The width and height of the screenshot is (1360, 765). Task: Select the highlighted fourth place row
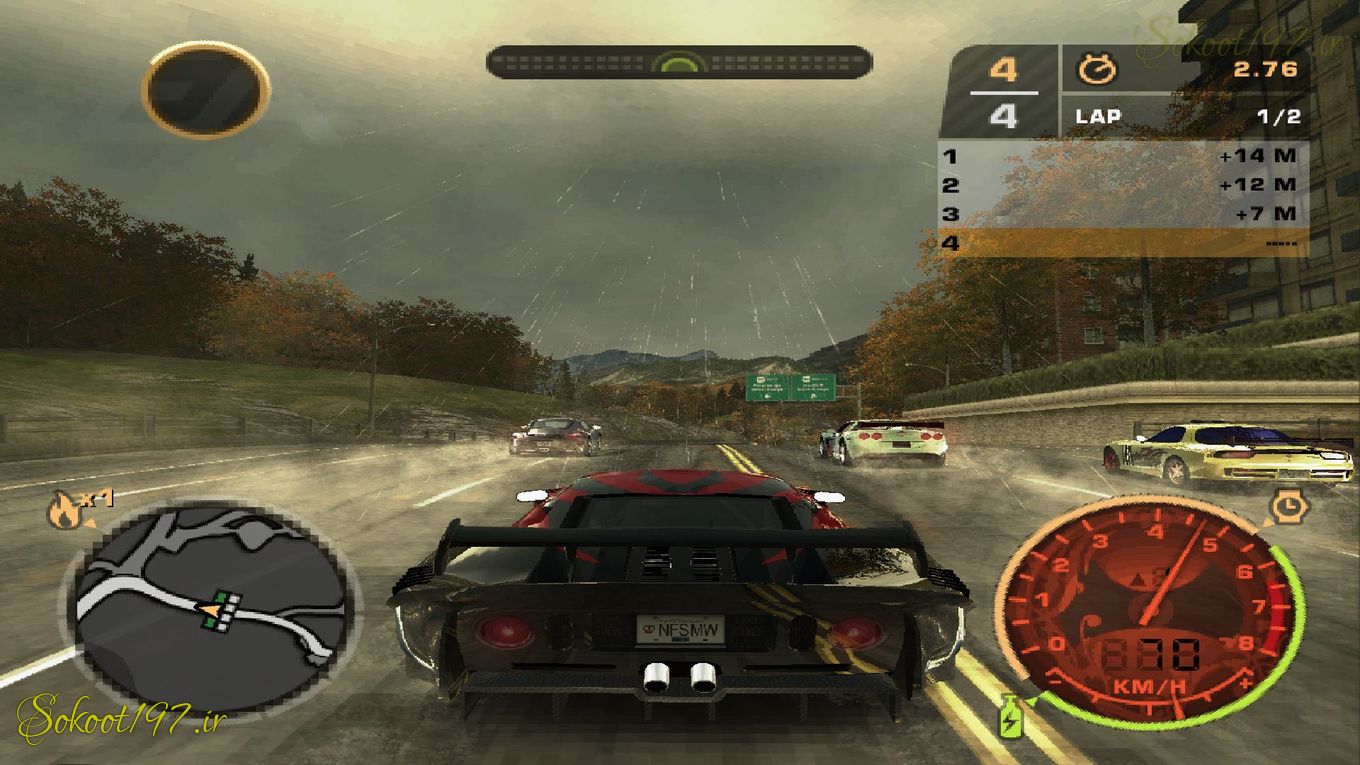[x=1122, y=242]
